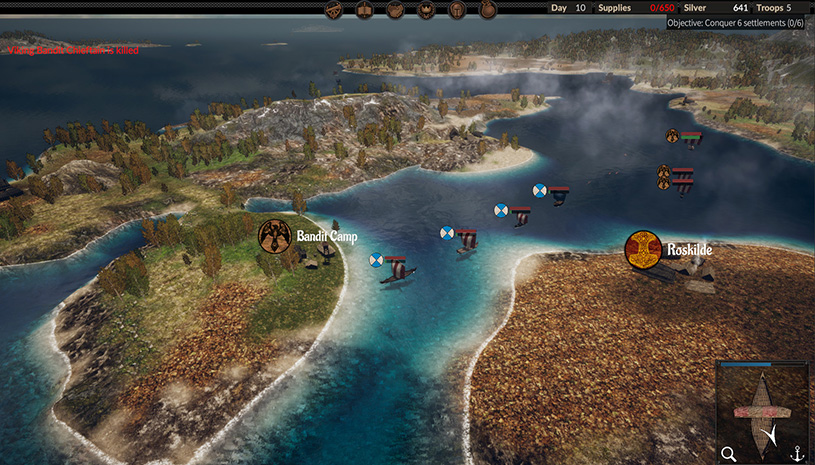
Task: Activate the anchor button
Action: point(797,453)
